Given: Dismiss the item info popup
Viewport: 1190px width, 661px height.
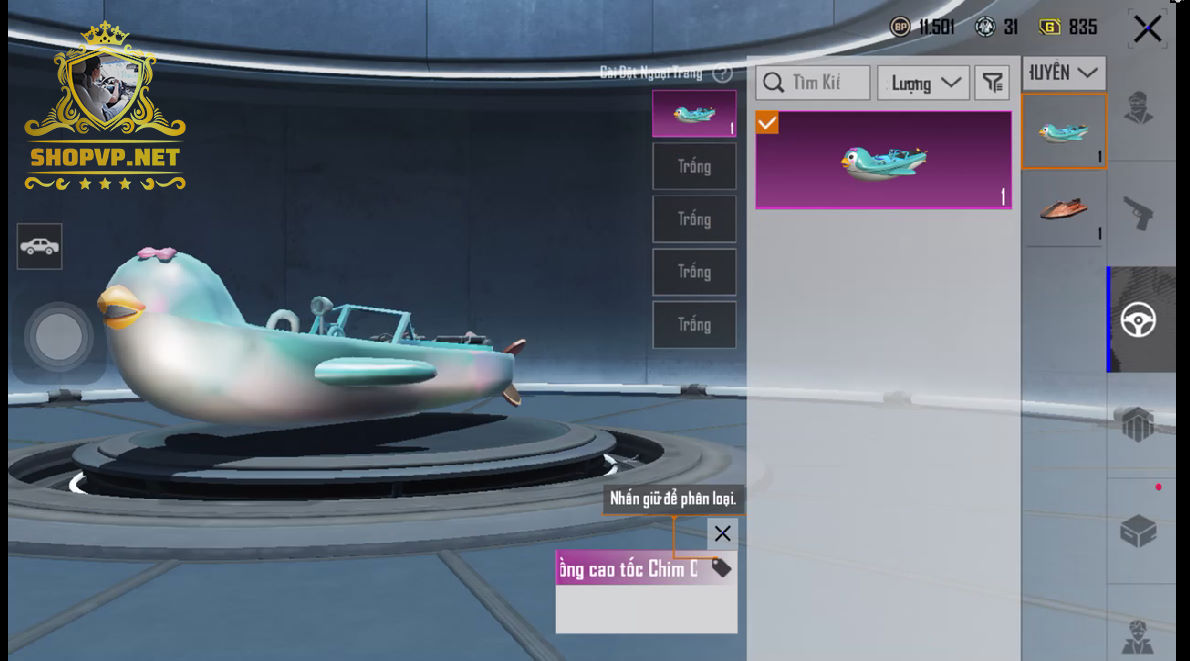Looking at the screenshot, I should click(722, 534).
